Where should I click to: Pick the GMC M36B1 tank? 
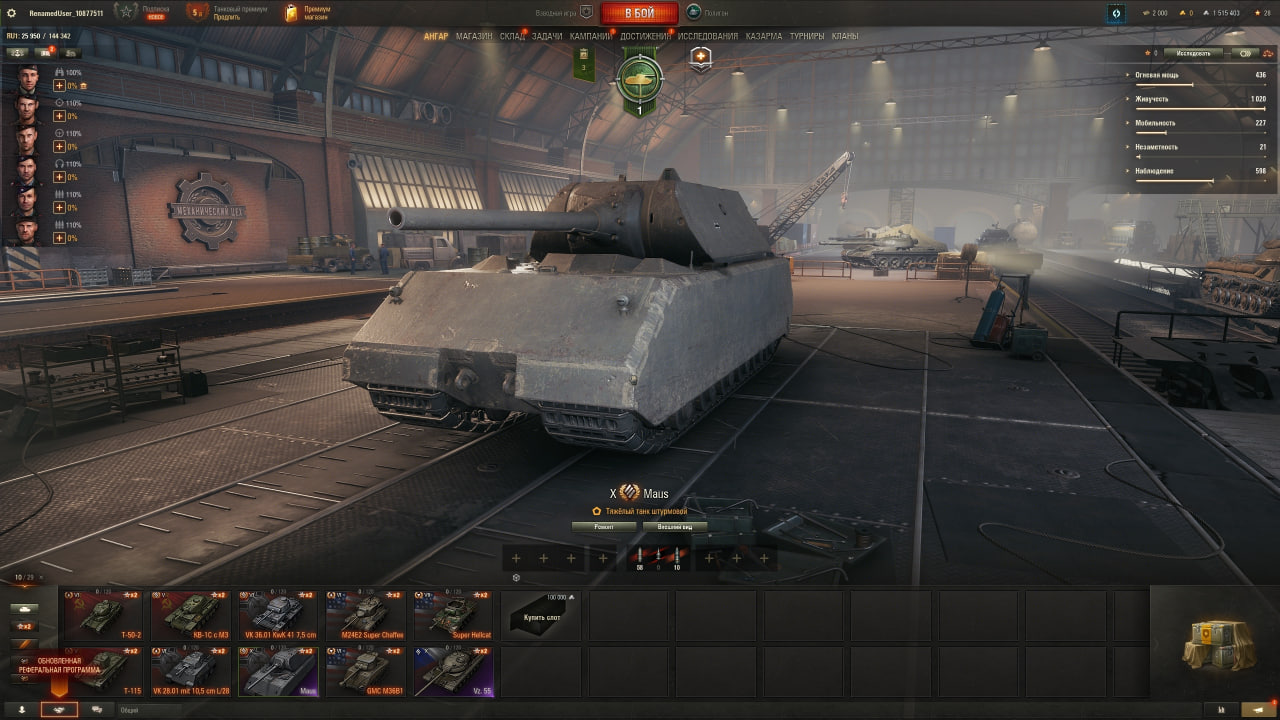click(x=366, y=671)
